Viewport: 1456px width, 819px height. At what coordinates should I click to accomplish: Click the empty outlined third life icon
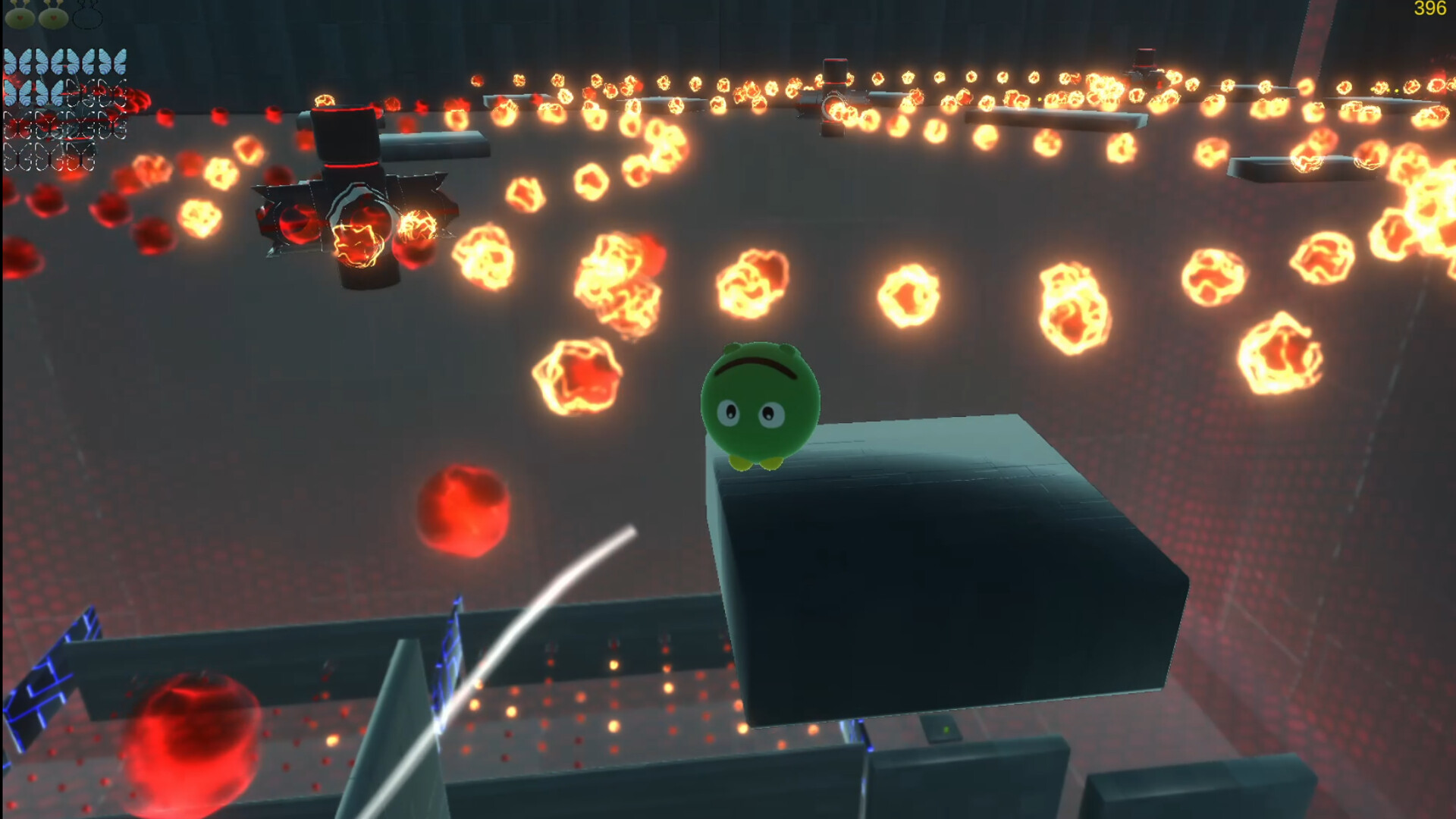click(x=86, y=15)
